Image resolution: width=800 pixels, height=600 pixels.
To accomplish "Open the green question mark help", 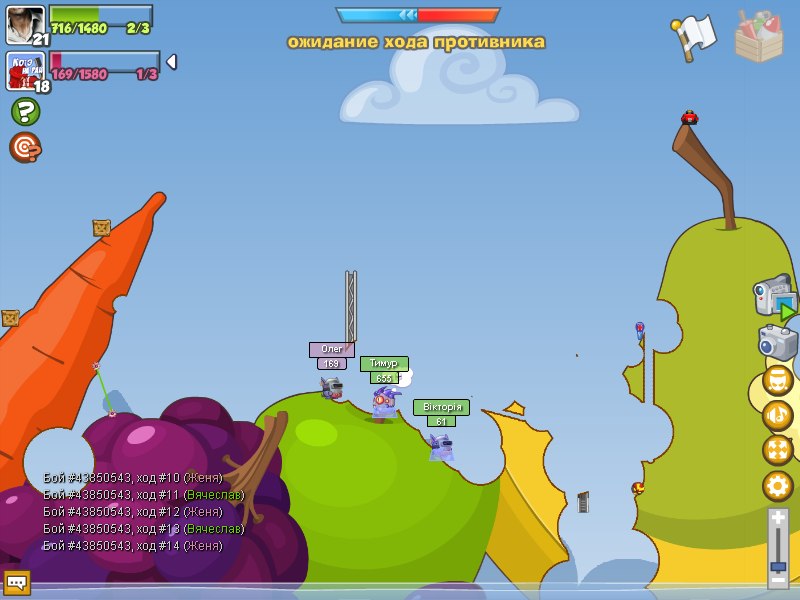I will (25, 111).
